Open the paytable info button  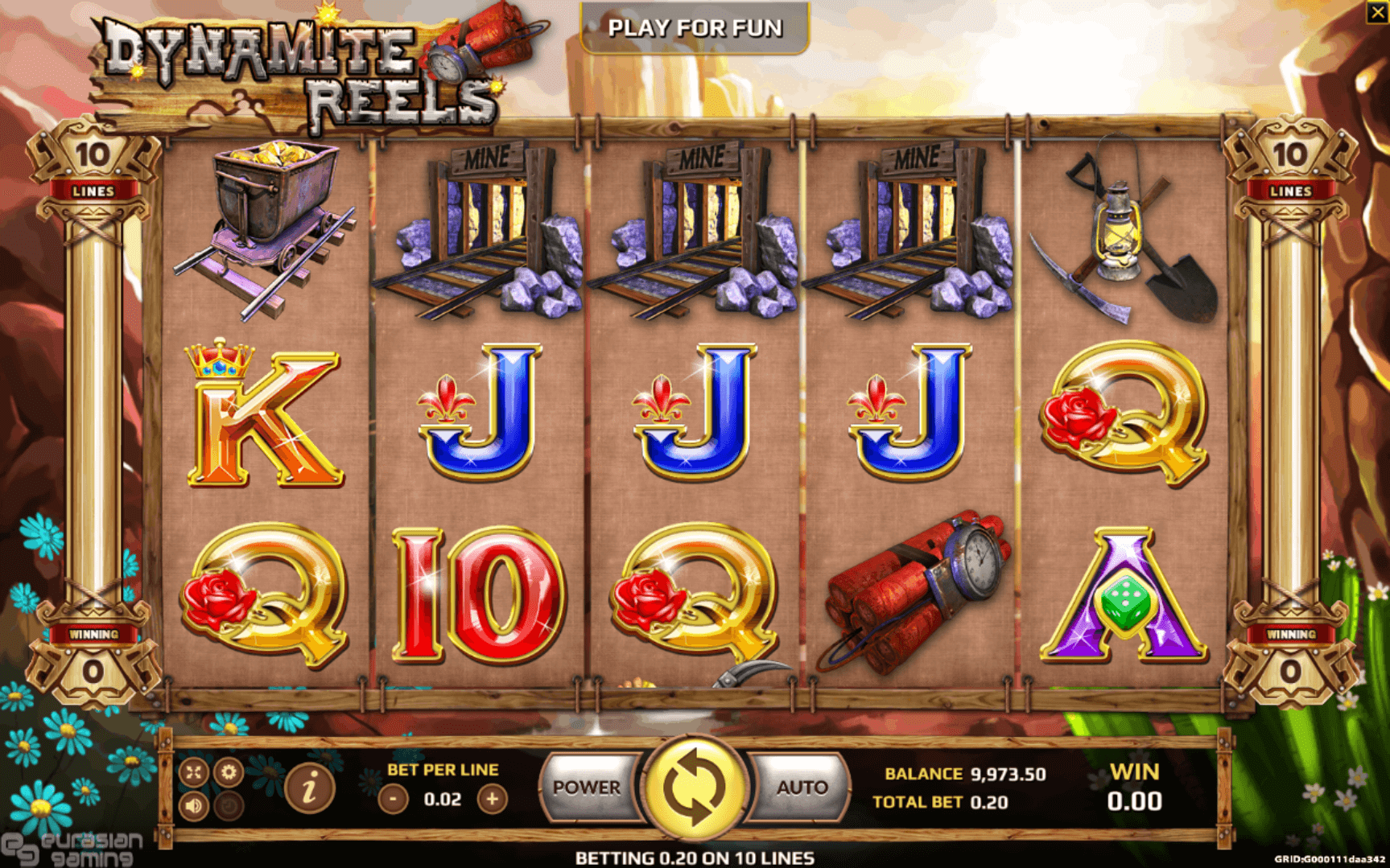point(309,788)
